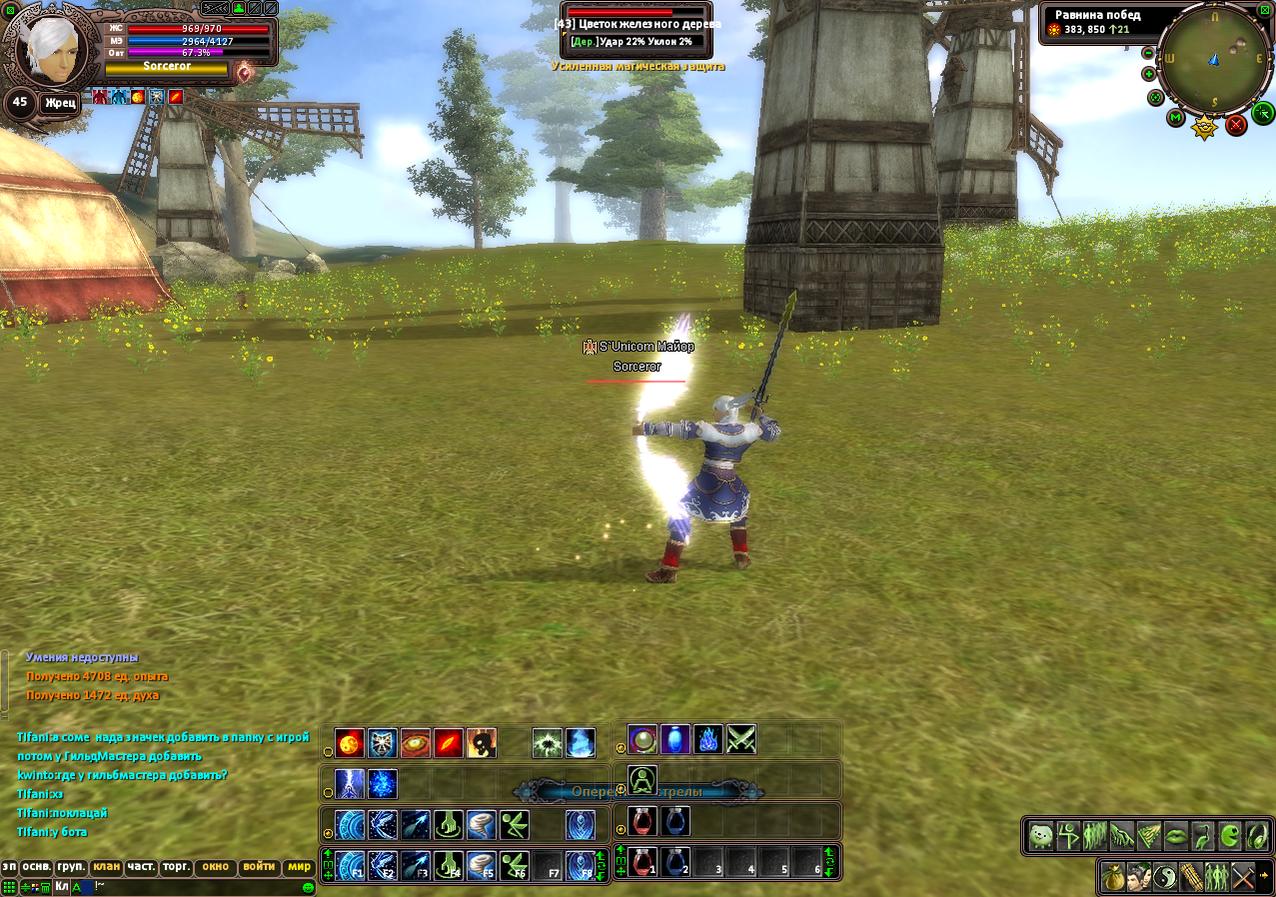Image resolution: width=1276 pixels, height=897 pixels.
Task: Activate the black skull skill icon
Action: 482,743
